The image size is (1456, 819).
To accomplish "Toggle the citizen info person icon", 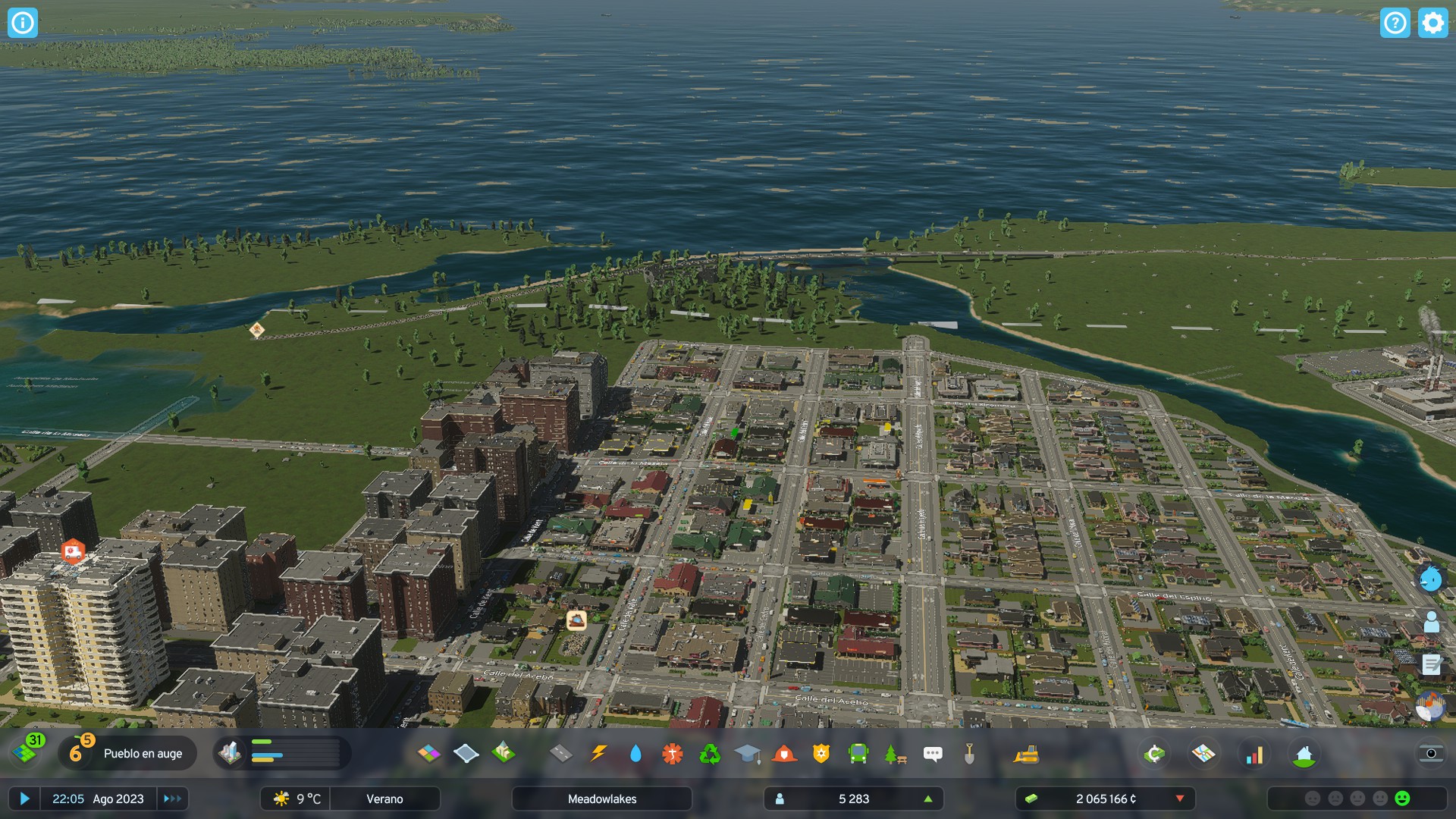I will point(1430,620).
